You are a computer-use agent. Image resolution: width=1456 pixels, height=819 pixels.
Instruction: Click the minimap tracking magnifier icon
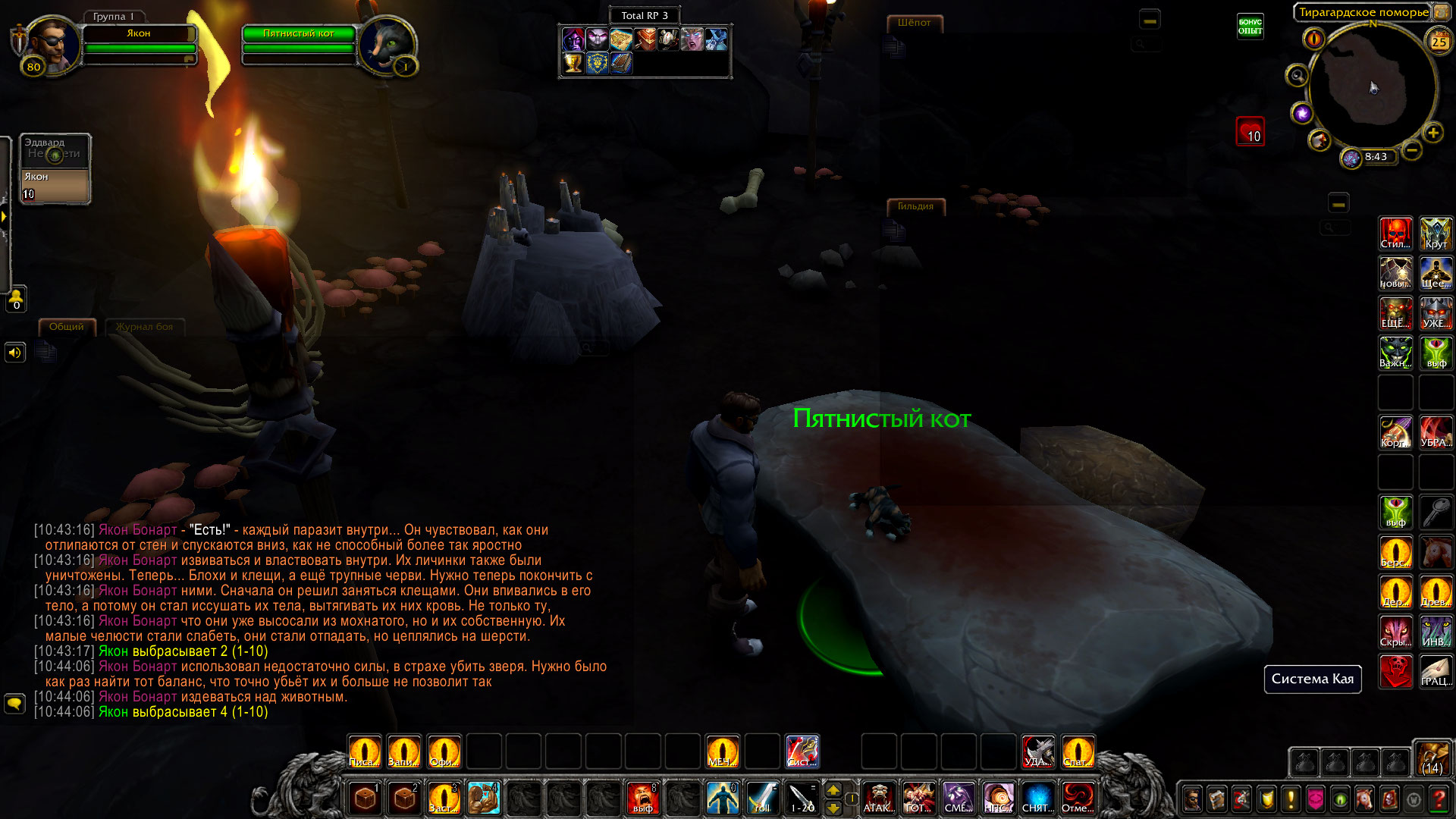click(x=1297, y=76)
